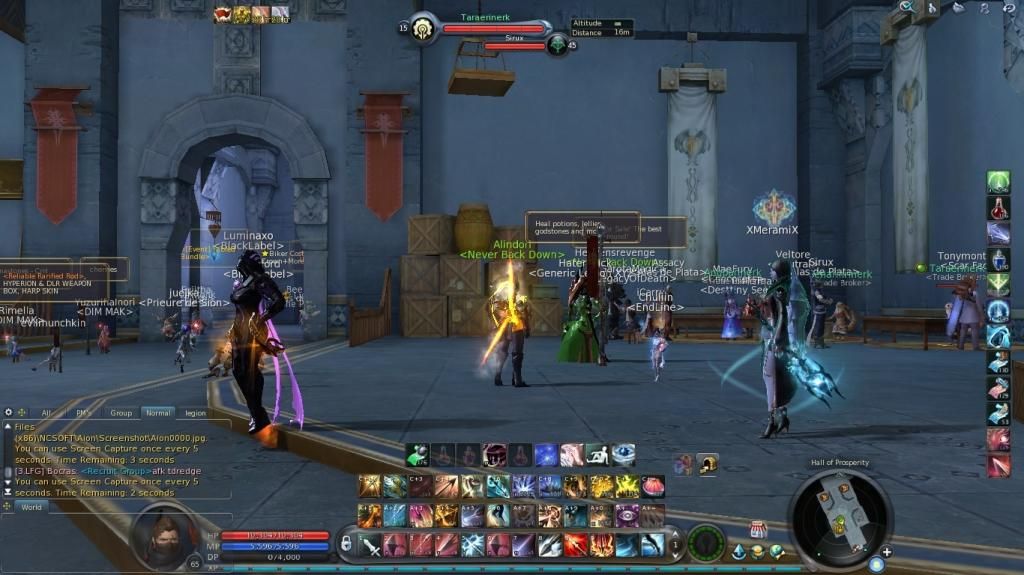Toggle the hotbar padlock lock
This screenshot has height=575, width=1024.
[x=346, y=544]
